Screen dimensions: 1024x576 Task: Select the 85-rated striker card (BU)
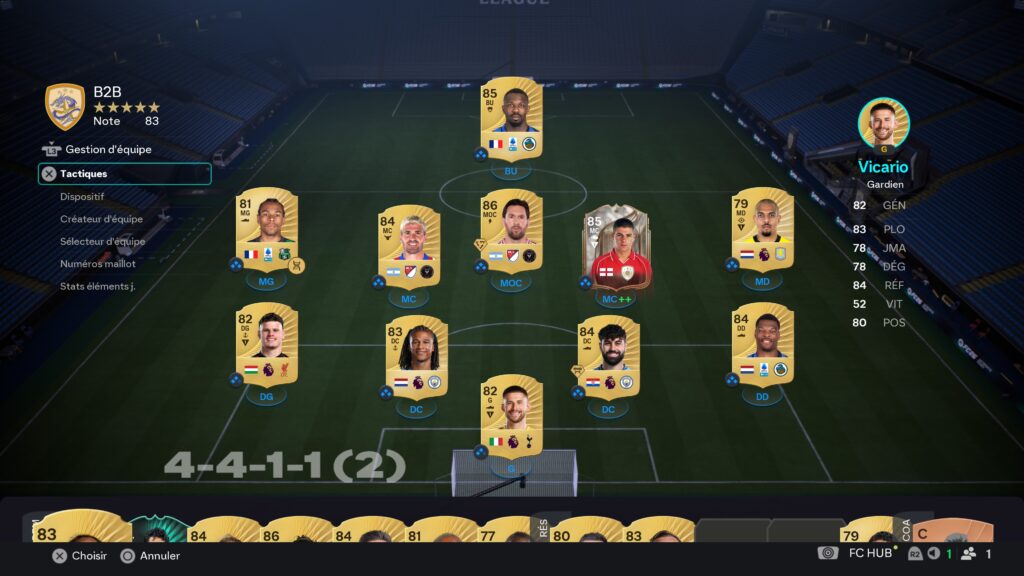click(511, 119)
